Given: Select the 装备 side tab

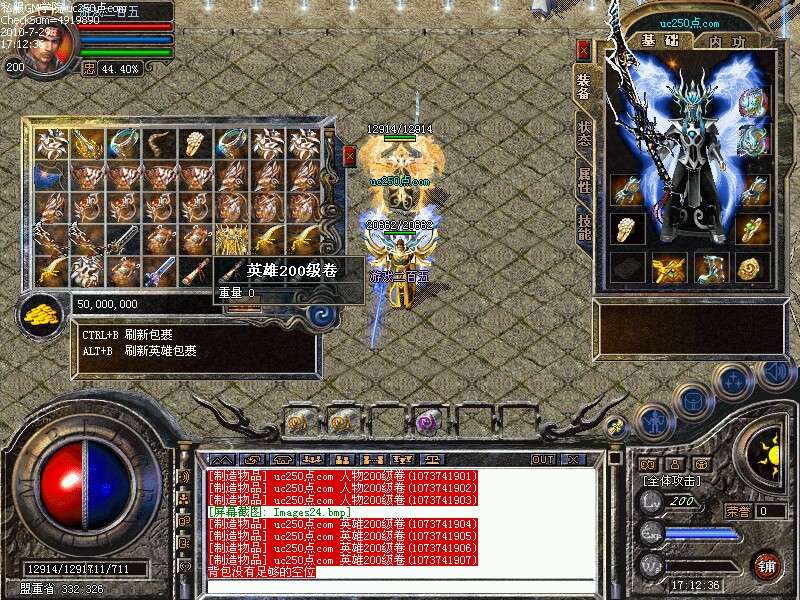Looking at the screenshot, I should [583, 86].
